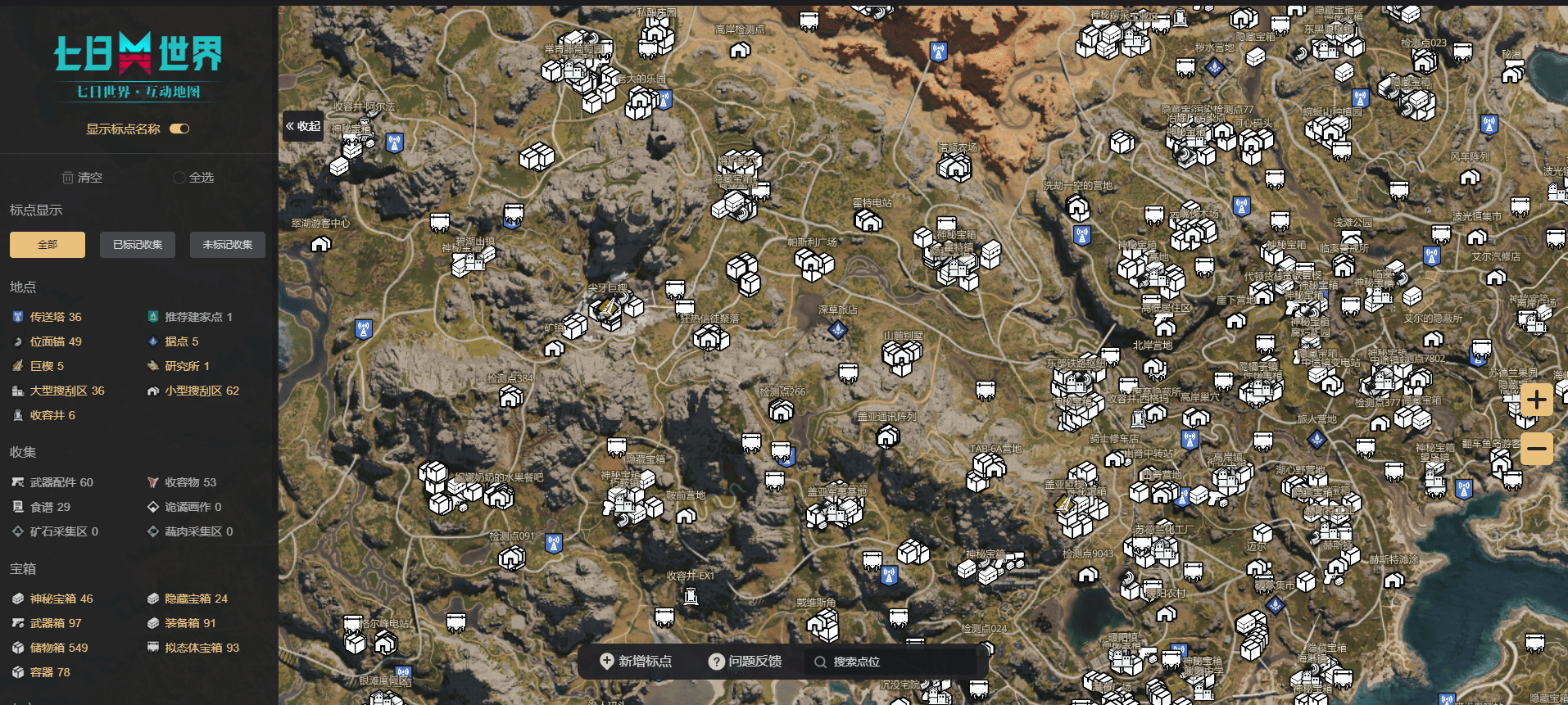This screenshot has height=705, width=1568.
Task: Zoom out with the map minus button
Action: 1536,449
